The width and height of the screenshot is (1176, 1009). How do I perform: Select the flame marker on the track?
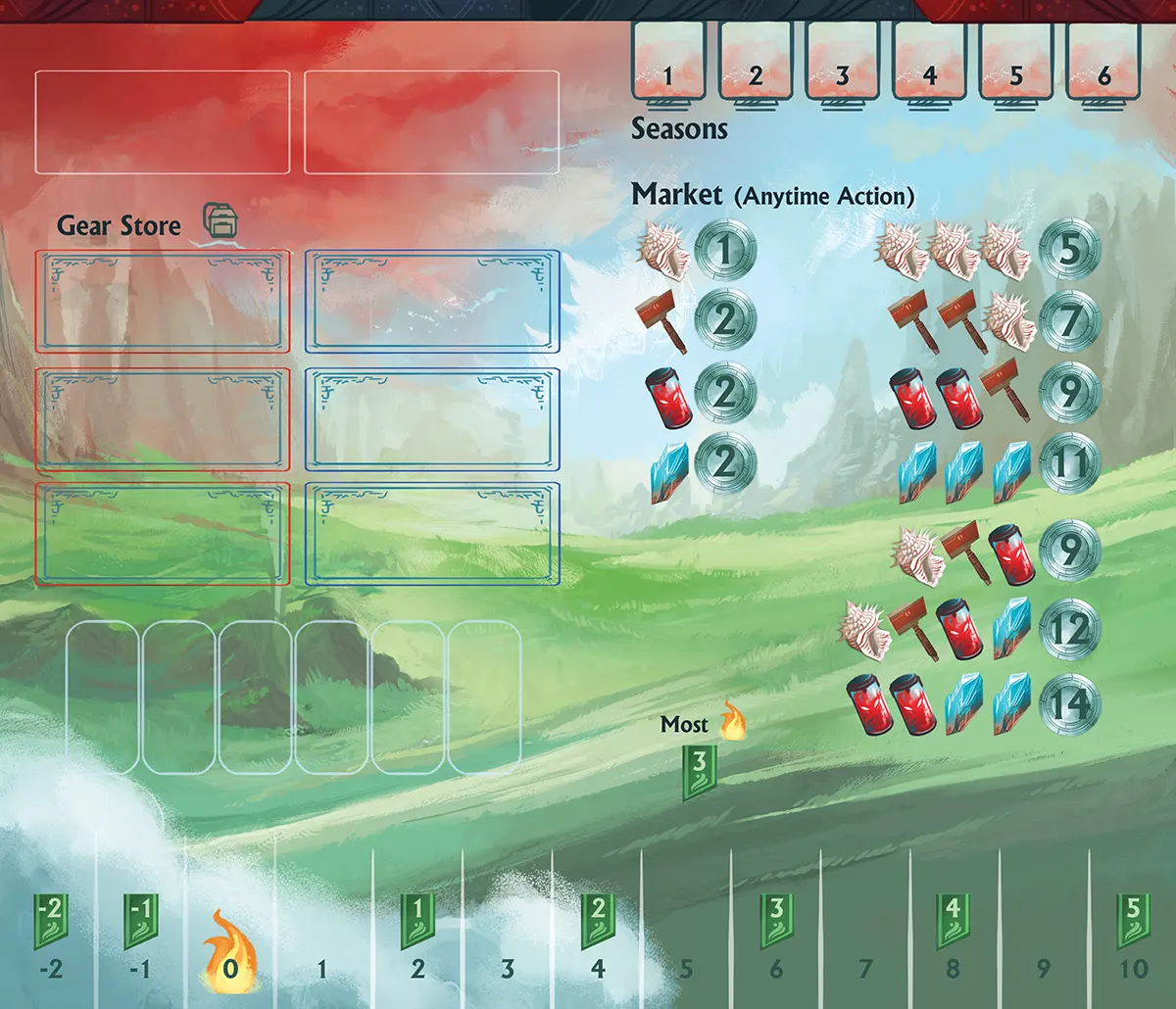pos(226,954)
